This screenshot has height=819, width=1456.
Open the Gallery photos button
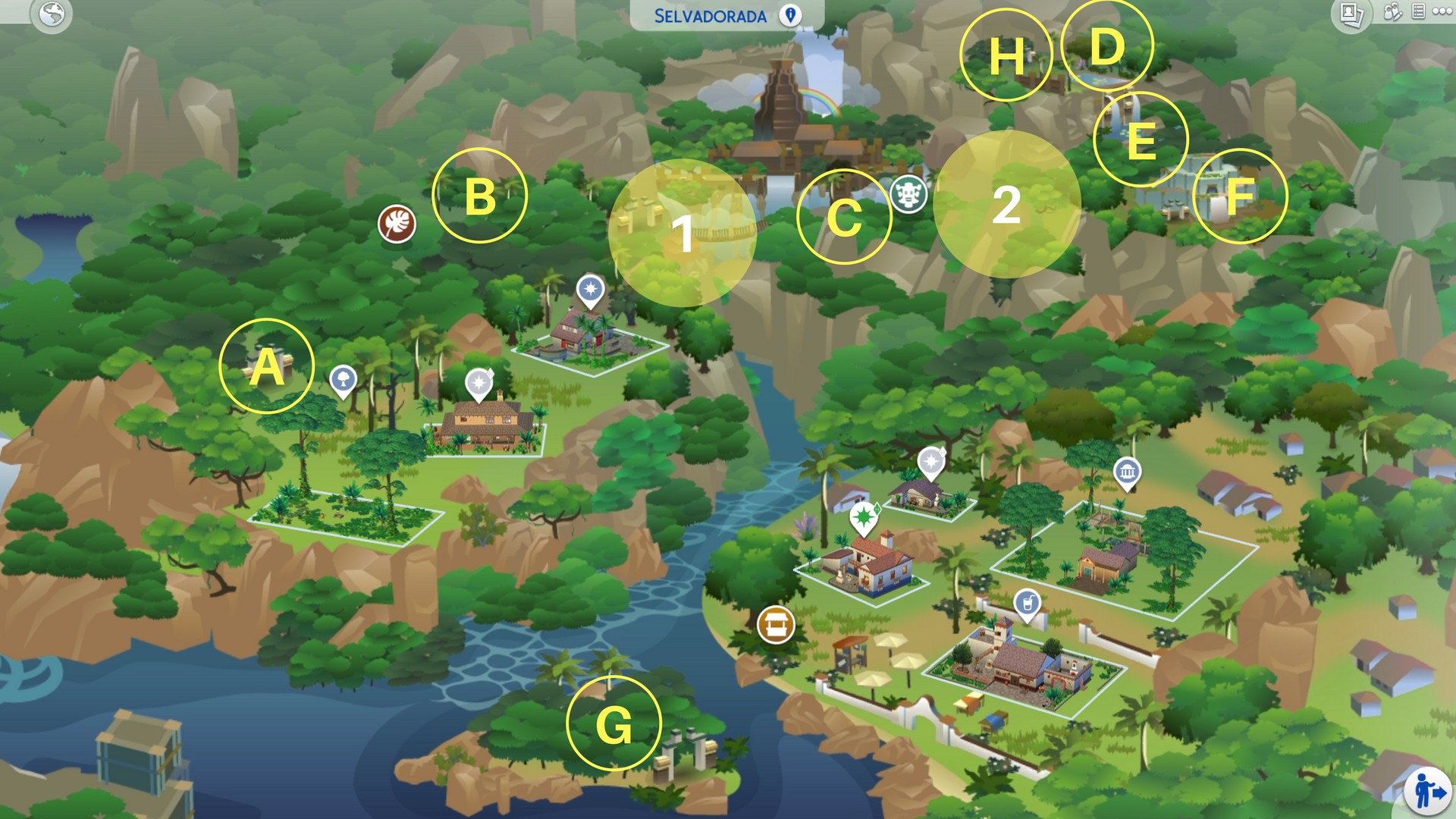[1351, 14]
